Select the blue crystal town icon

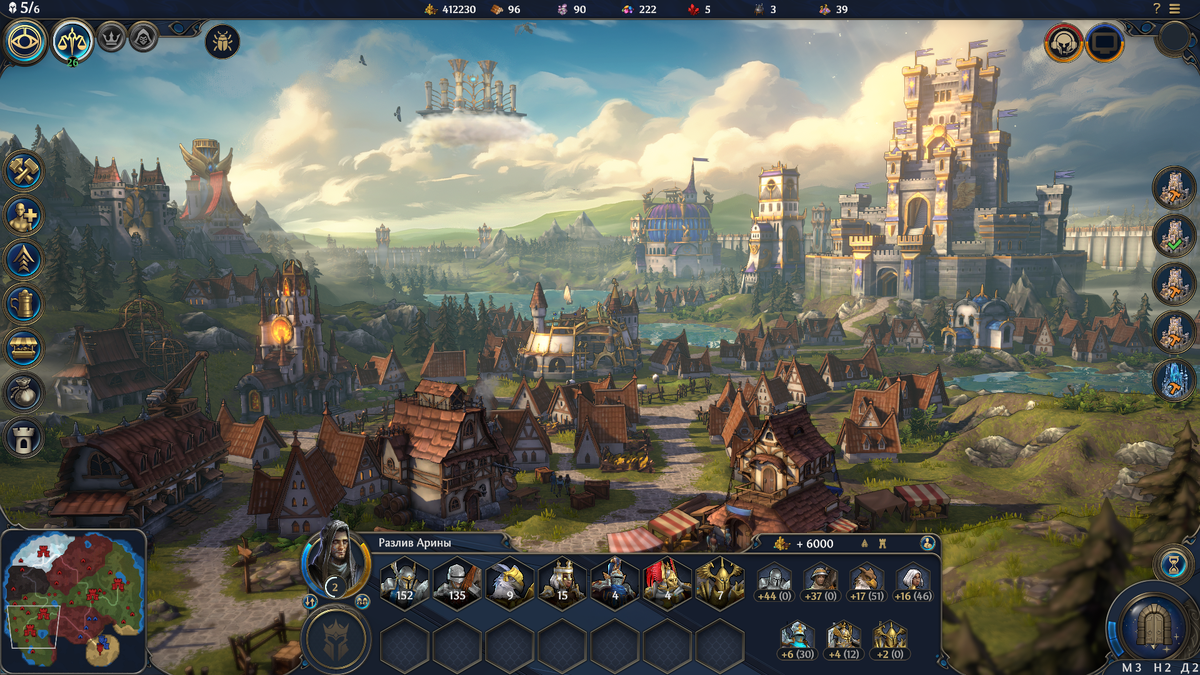pyautogui.click(x=1174, y=380)
